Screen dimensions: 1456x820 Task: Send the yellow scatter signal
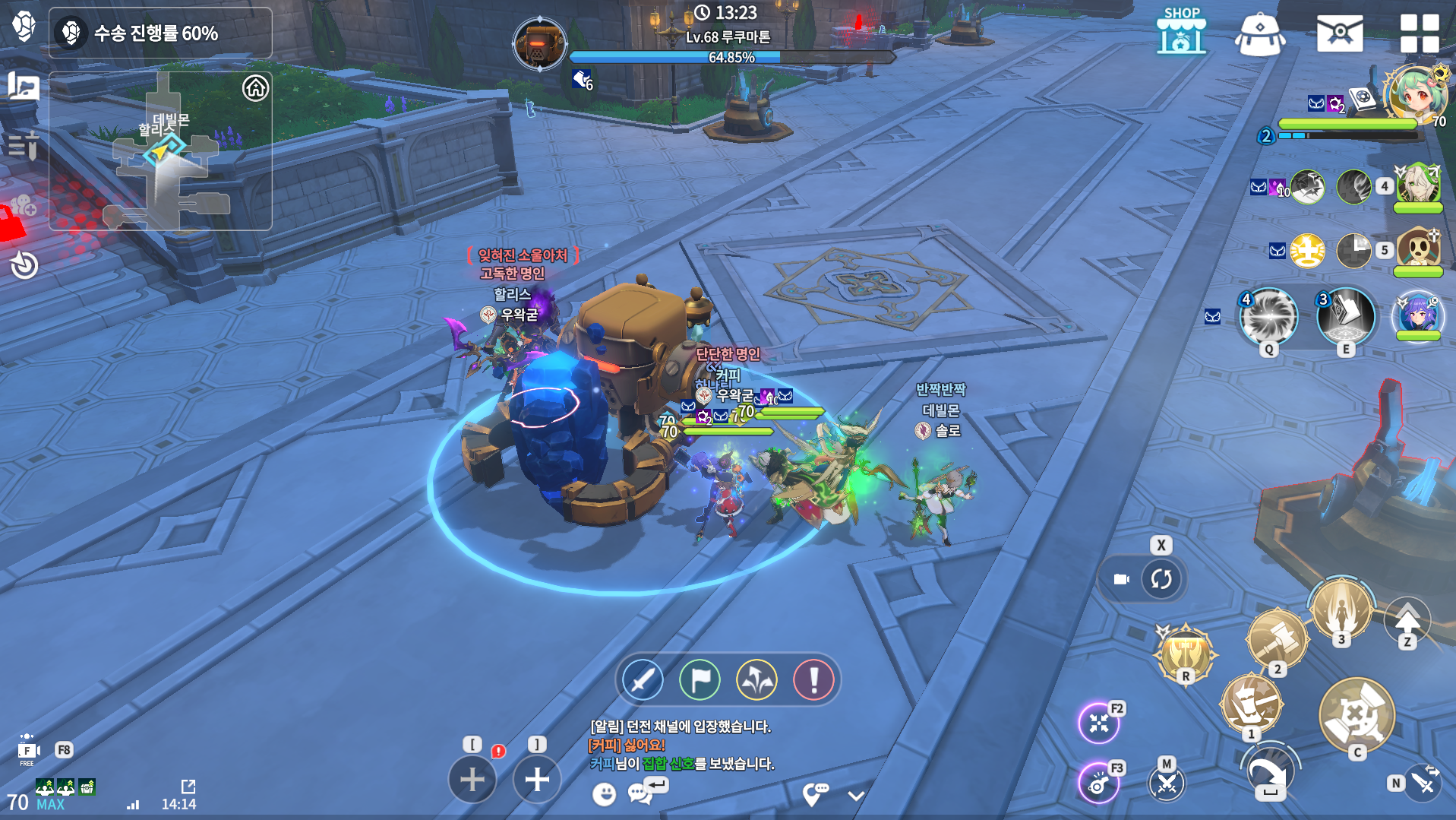click(756, 679)
